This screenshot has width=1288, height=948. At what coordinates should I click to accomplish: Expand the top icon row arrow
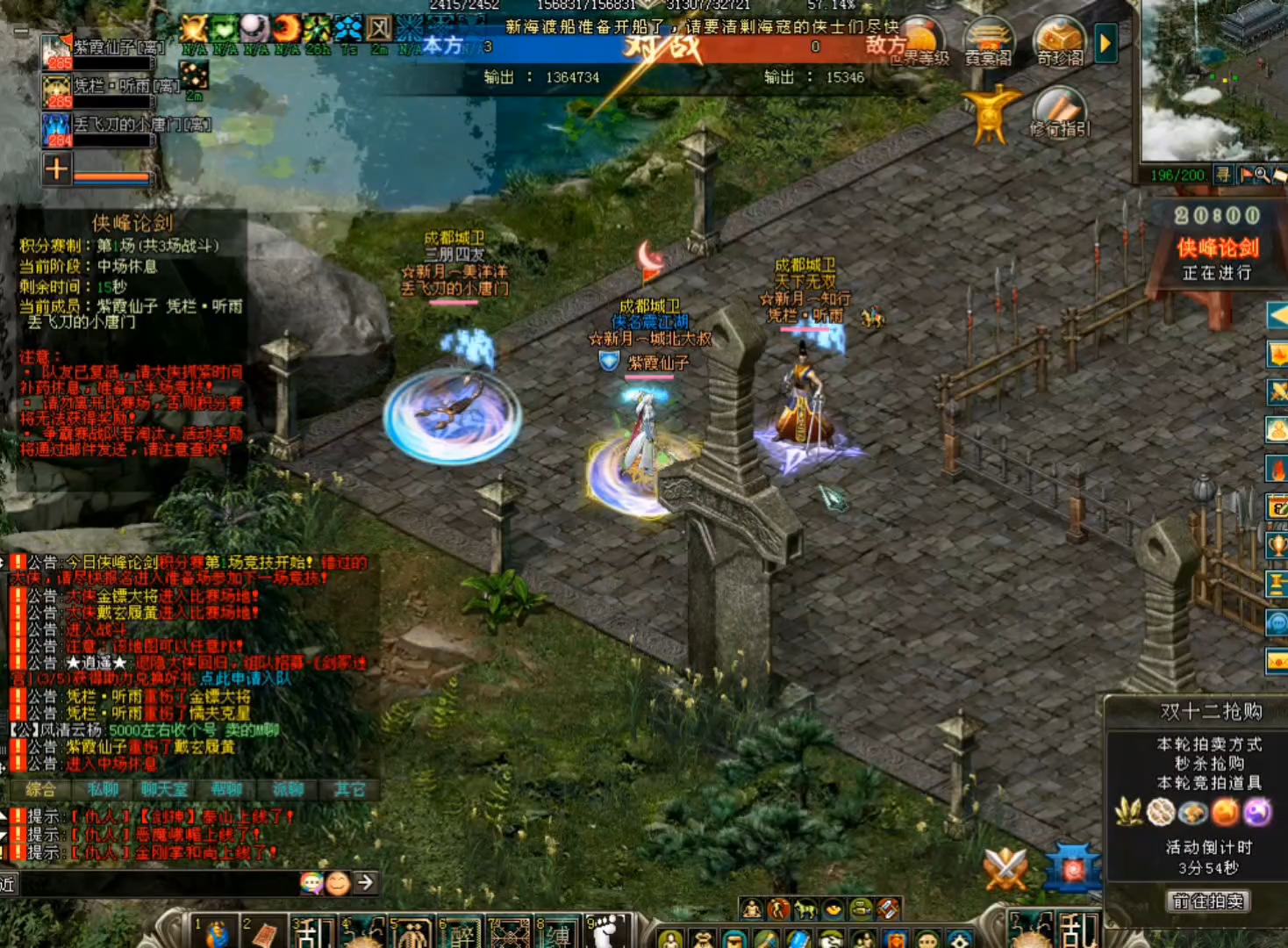(x=1106, y=42)
